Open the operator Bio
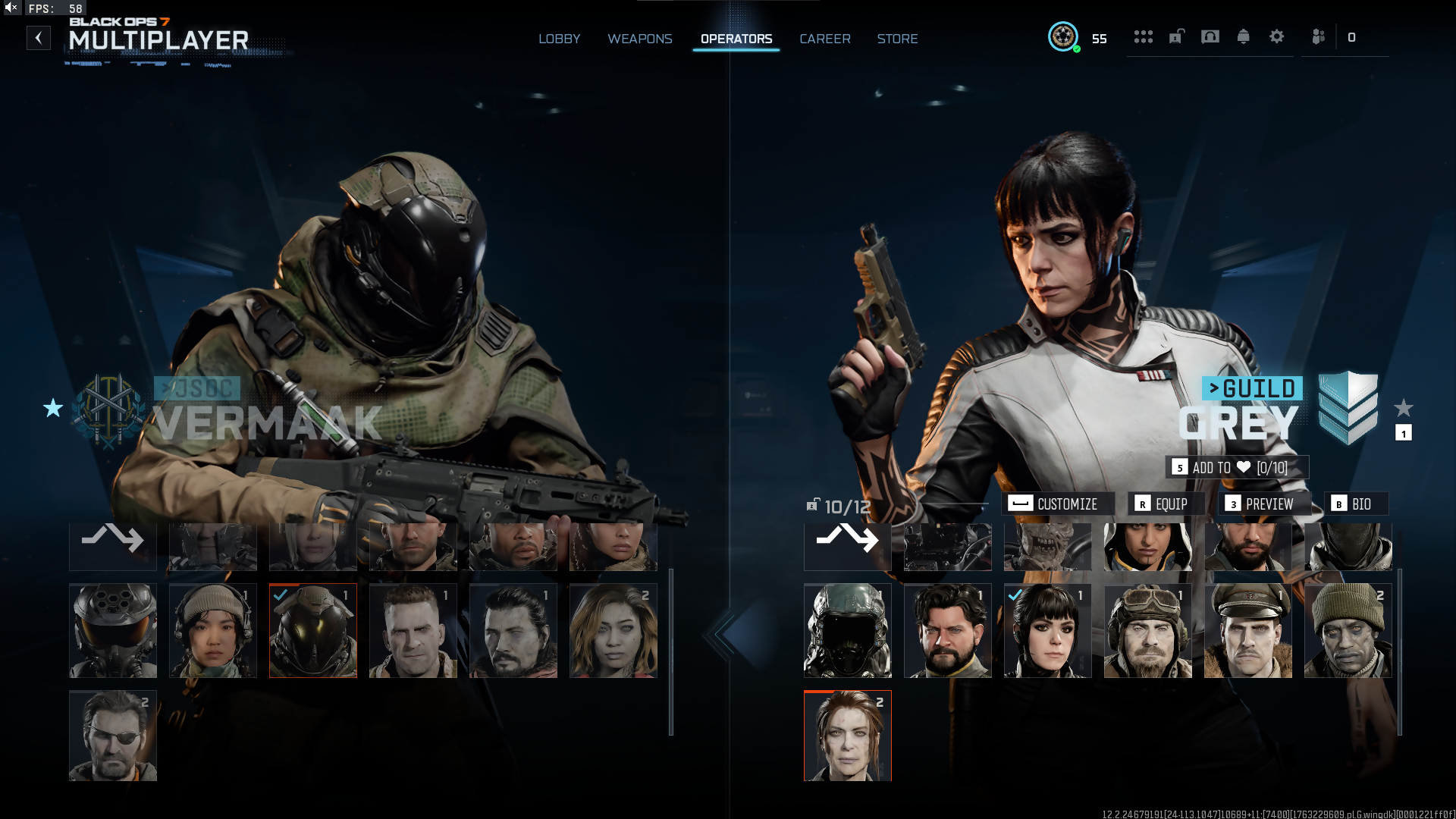The image size is (1456, 819). (x=1353, y=504)
